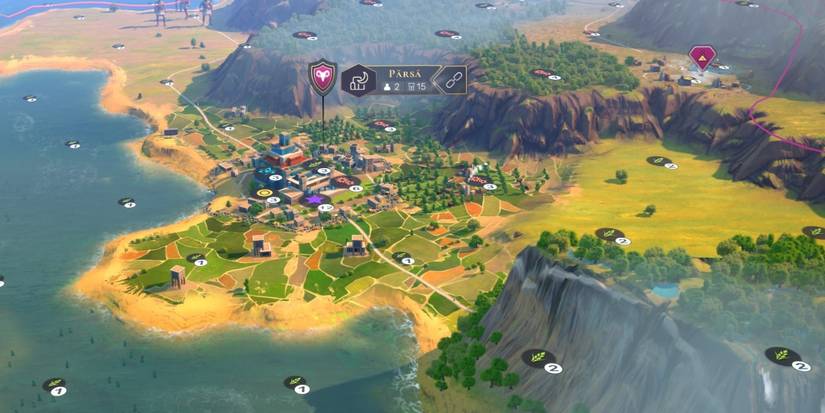Screen dimensions: 825x413
Task: Select the chain link icon beside Pārsā
Action: [x=451, y=81]
